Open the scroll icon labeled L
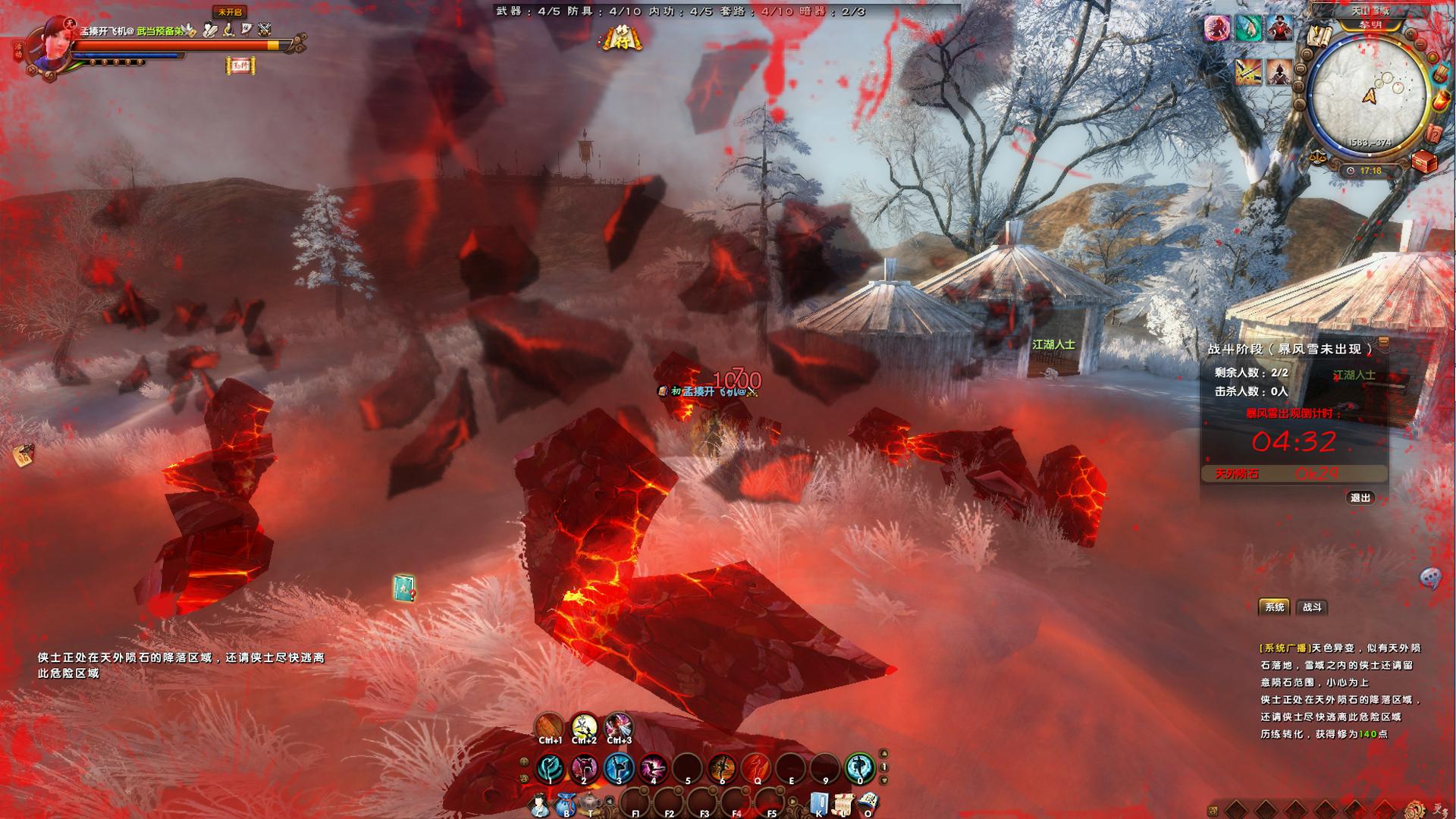Viewport: 1456px width, 819px height. click(844, 804)
